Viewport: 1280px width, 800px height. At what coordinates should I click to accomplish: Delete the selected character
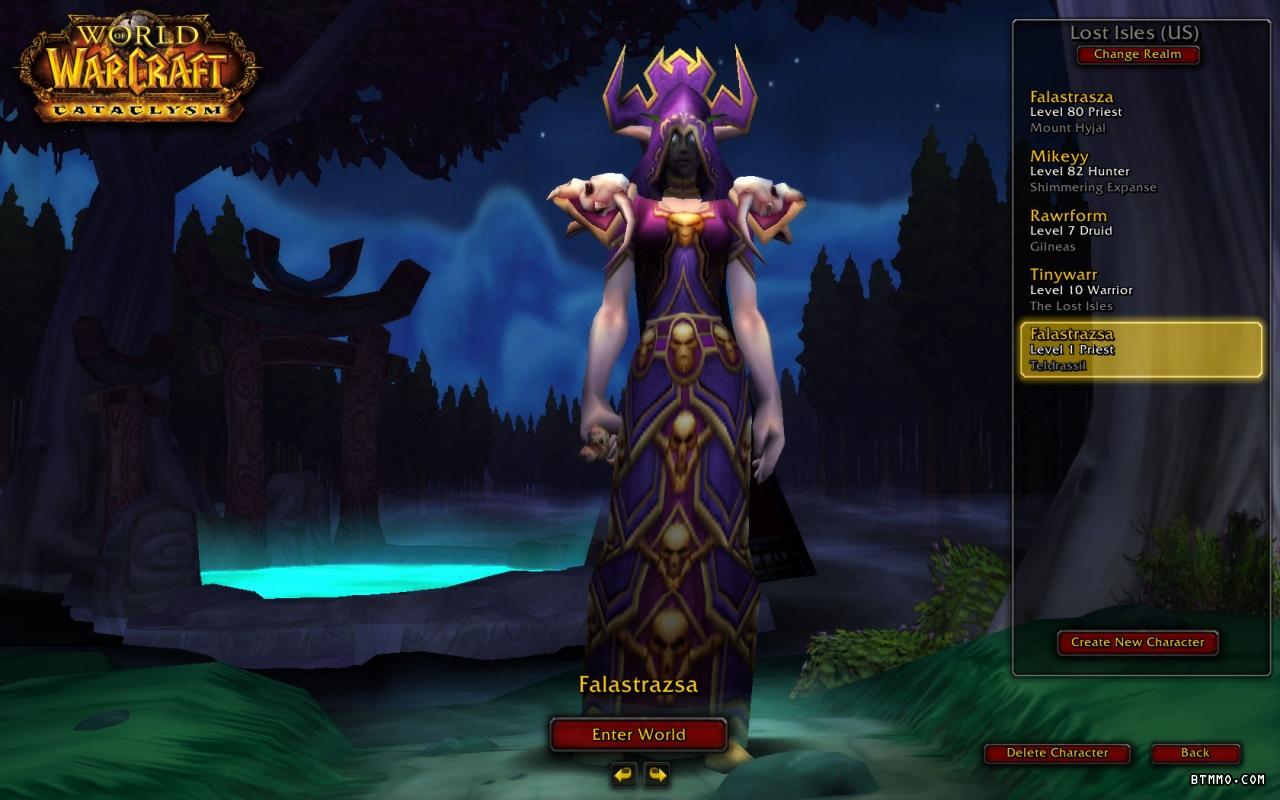[1057, 753]
